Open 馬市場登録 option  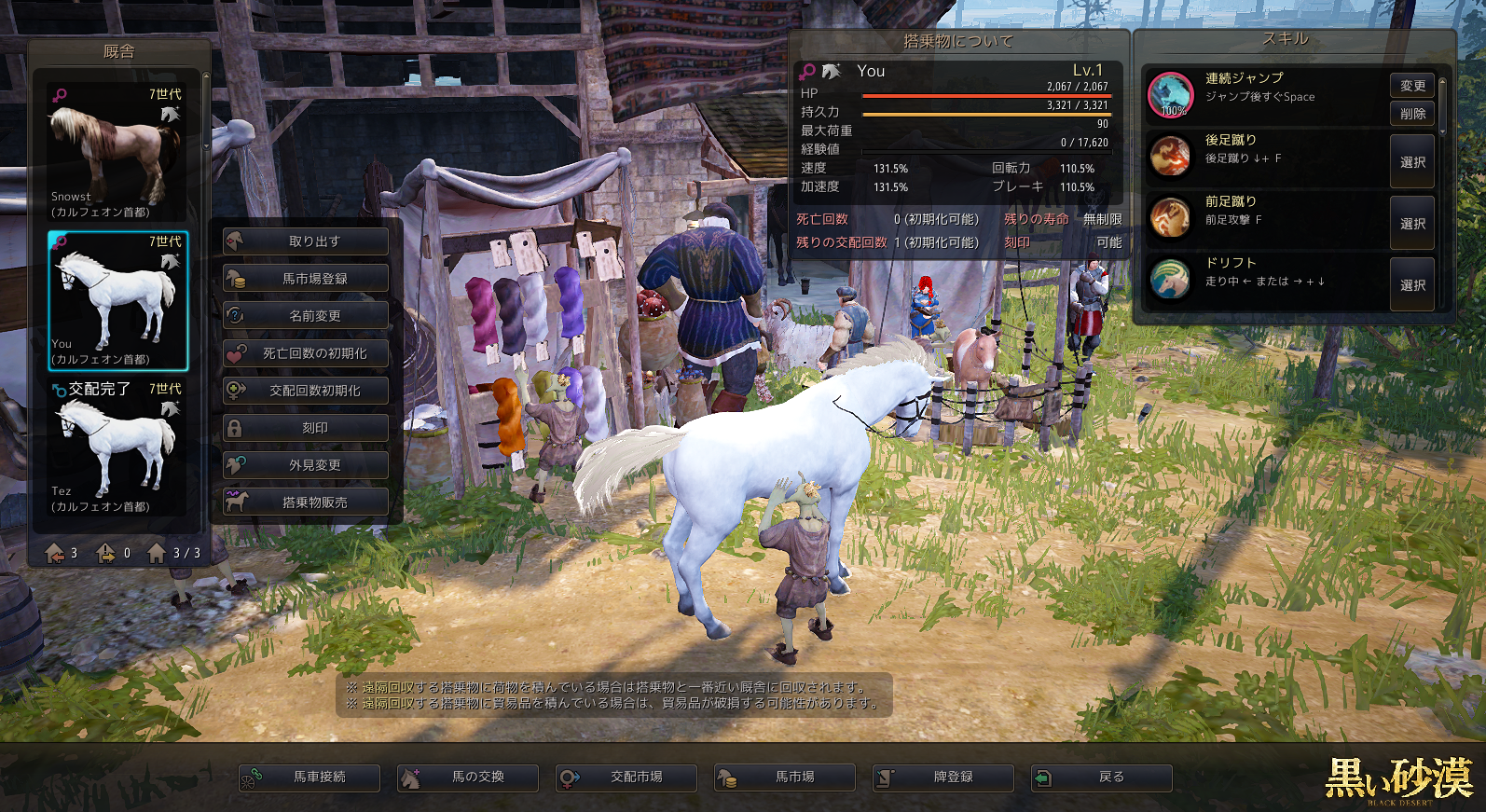(x=306, y=279)
